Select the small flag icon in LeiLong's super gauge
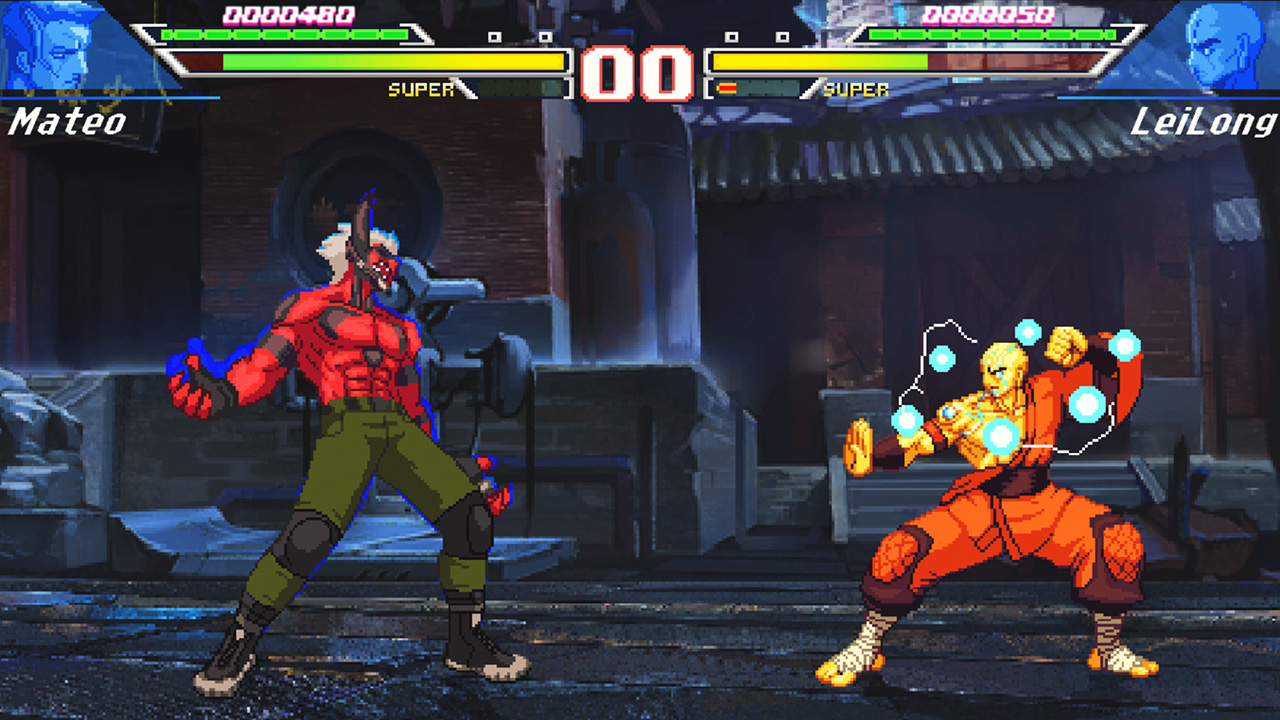 pos(727,88)
